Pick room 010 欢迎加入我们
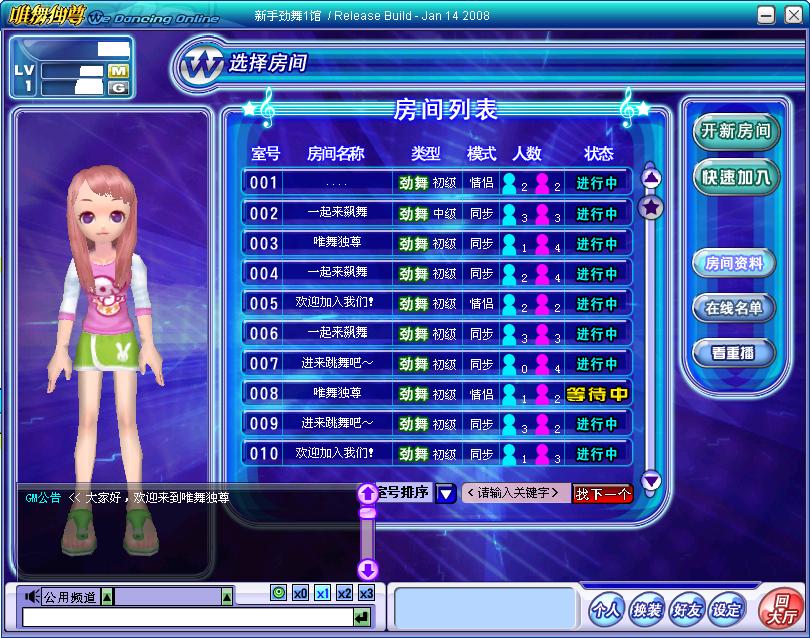The image size is (810, 638). point(437,454)
